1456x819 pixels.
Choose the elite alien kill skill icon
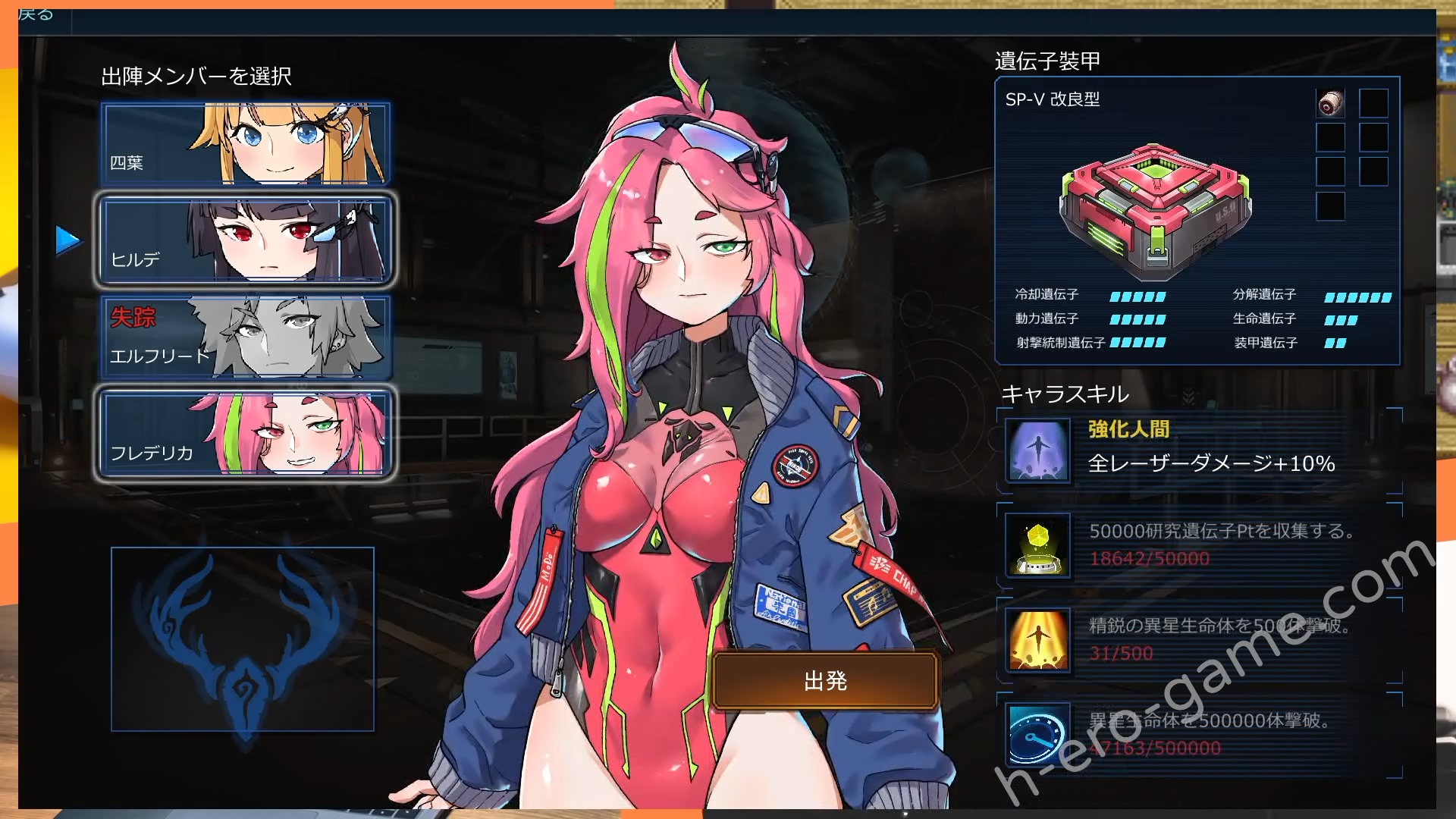point(1037,640)
